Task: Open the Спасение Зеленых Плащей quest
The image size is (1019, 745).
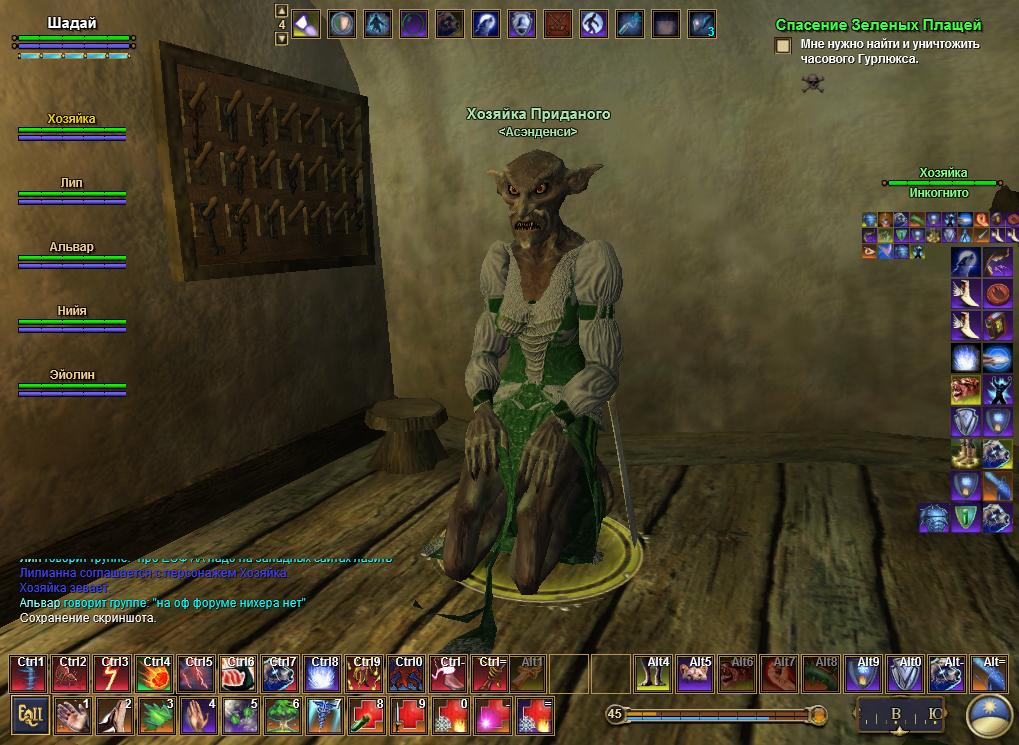Action: coord(878,25)
